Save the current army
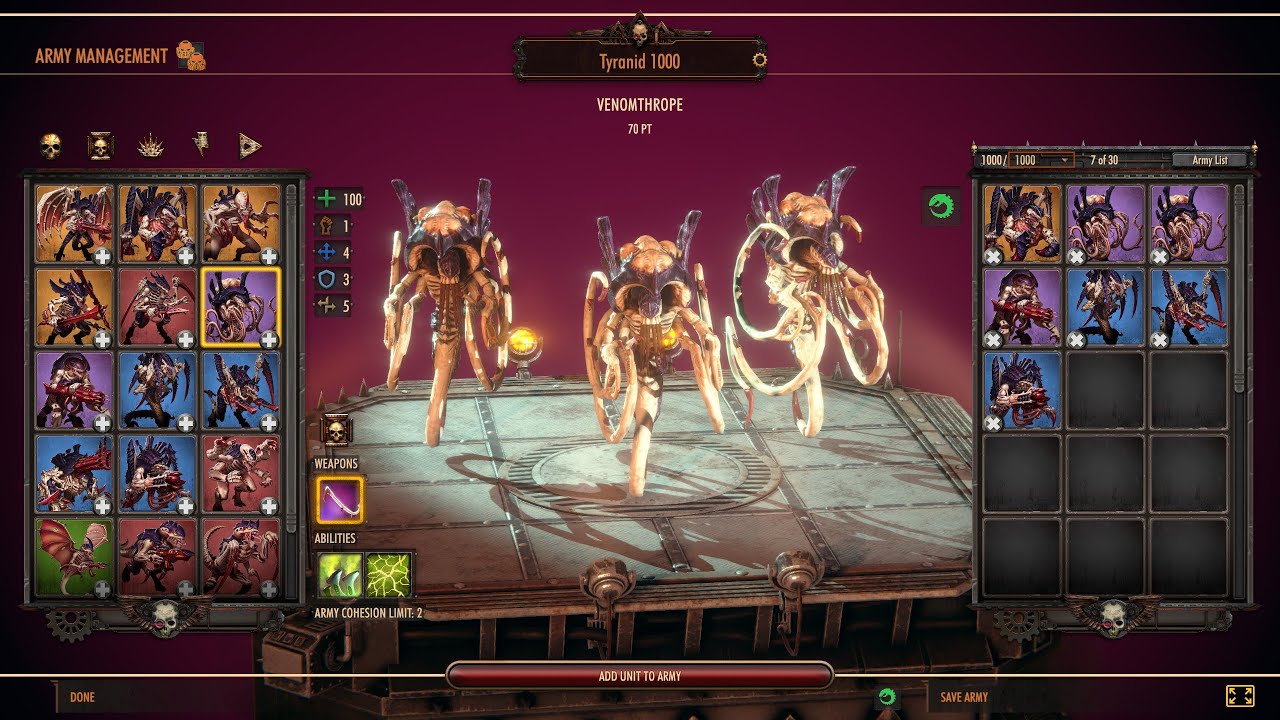 964,697
